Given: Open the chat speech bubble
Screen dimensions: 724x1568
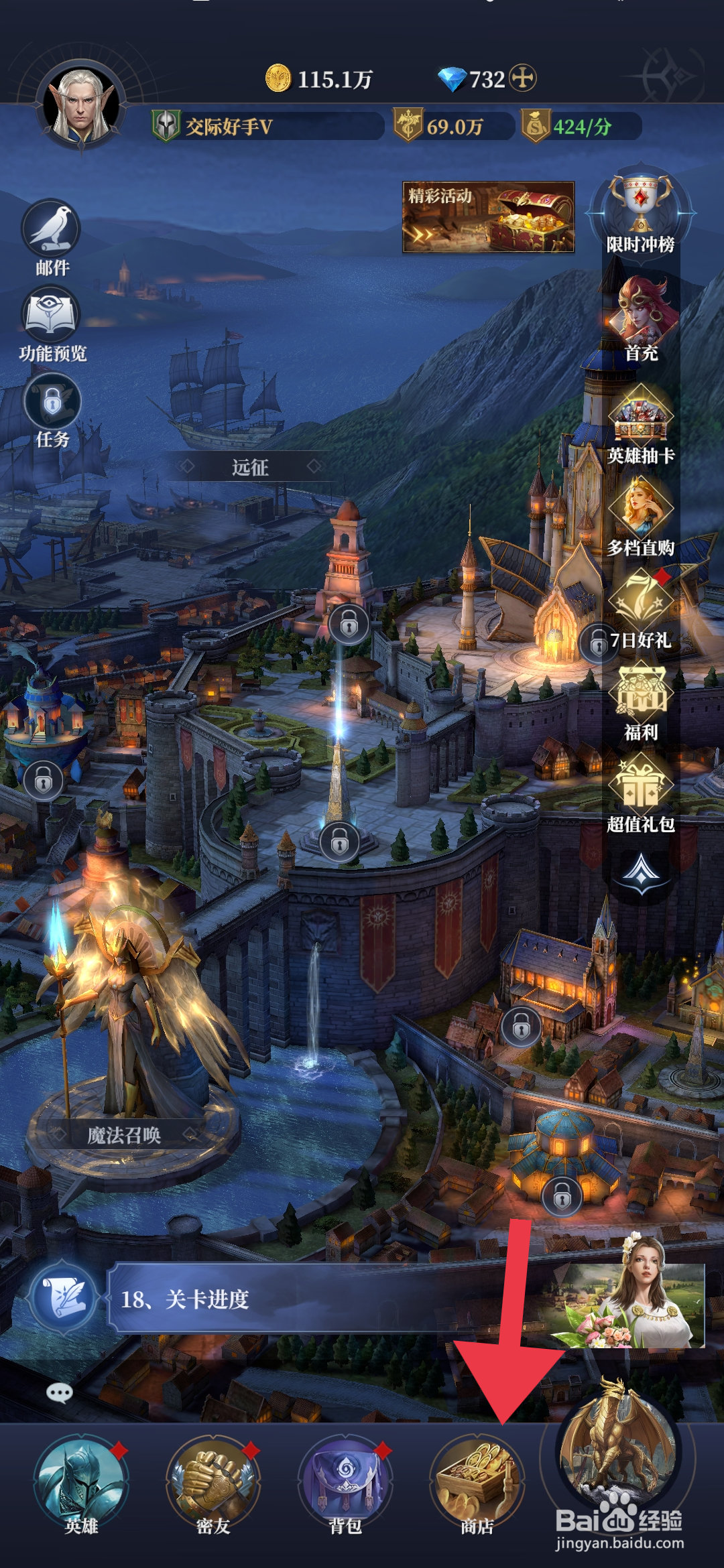Looking at the screenshot, I should (x=59, y=1394).
